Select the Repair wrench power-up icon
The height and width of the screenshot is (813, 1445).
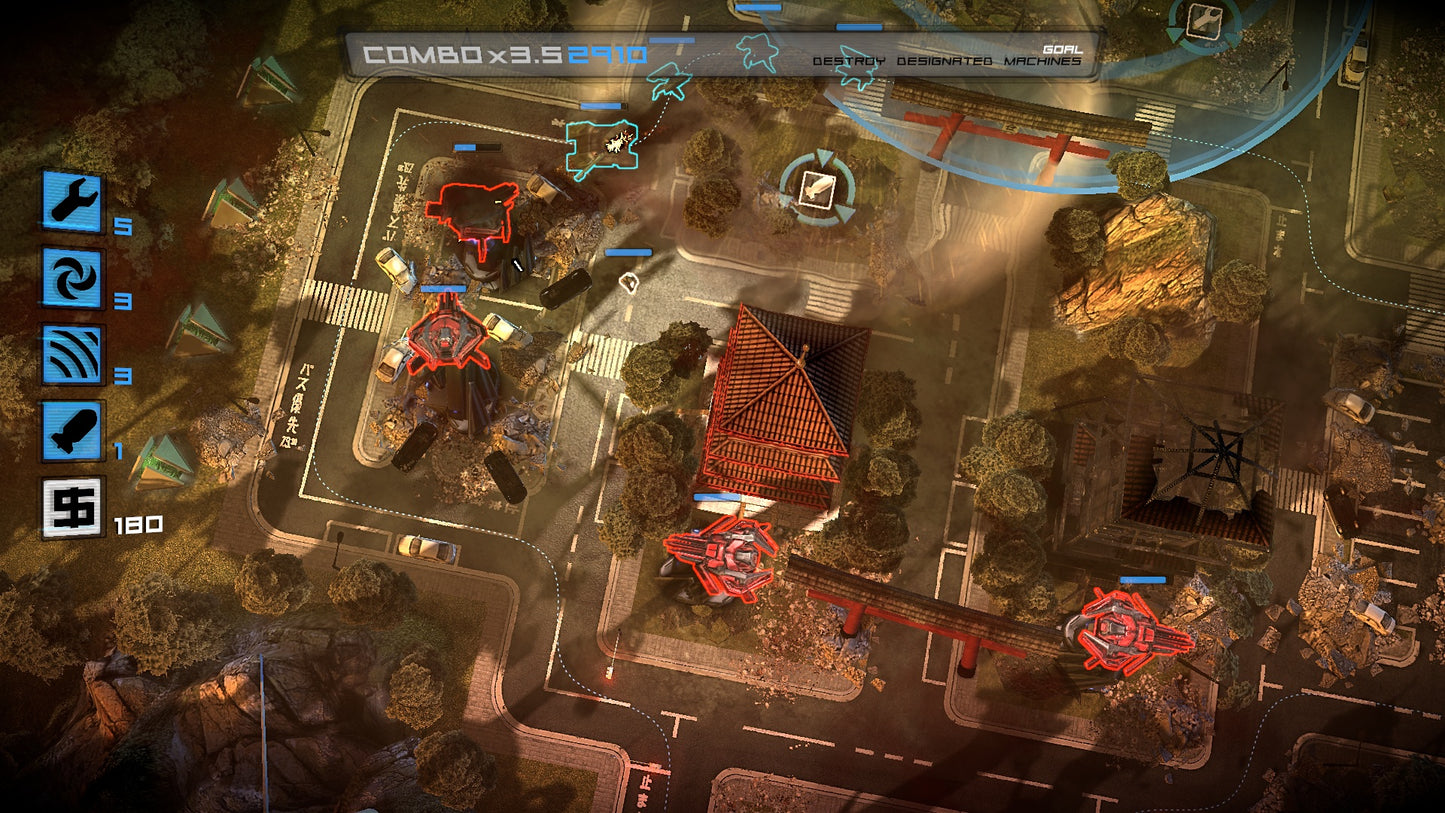click(x=71, y=200)
